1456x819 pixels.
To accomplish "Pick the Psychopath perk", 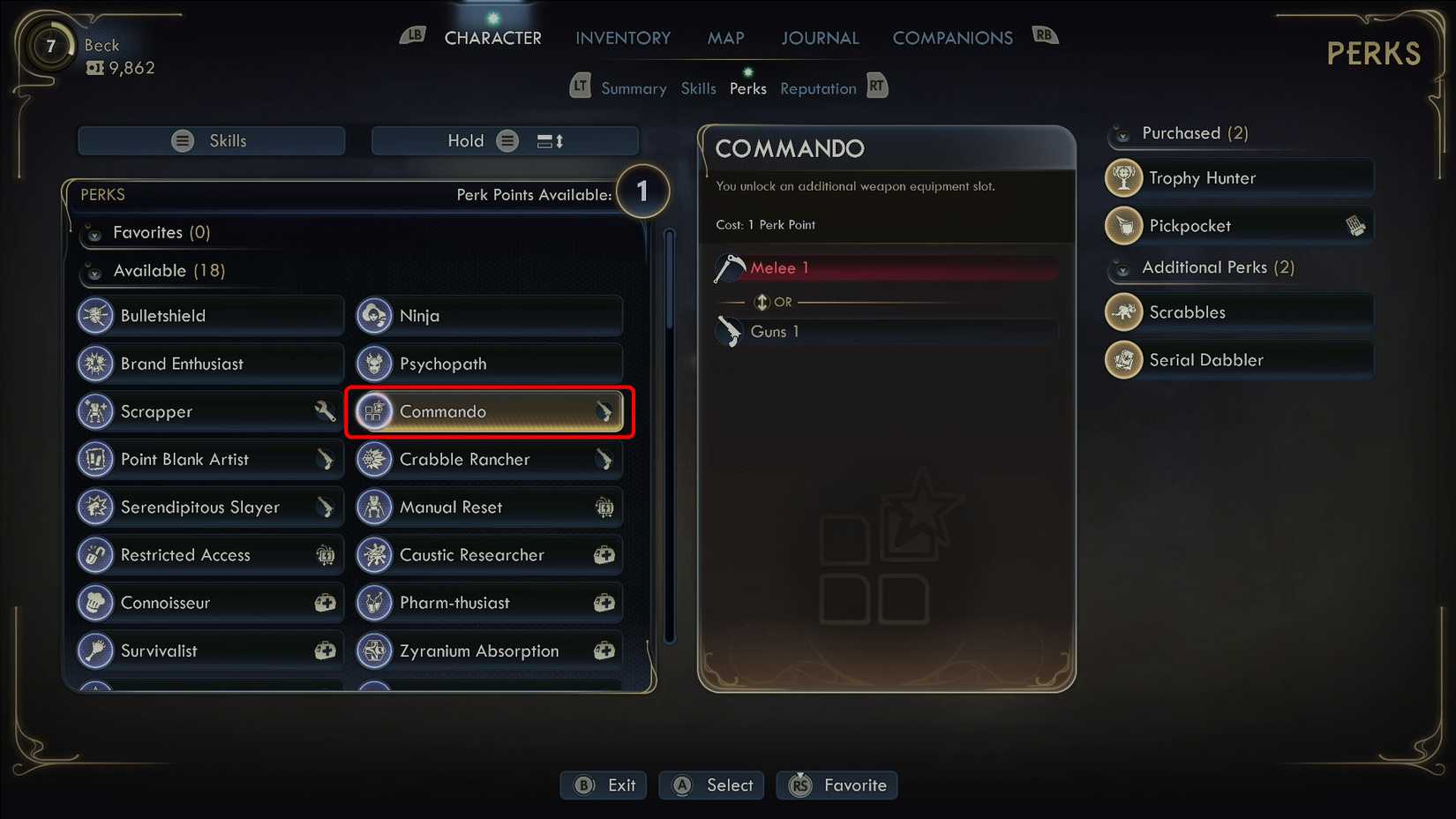I will tap(489, 364).
